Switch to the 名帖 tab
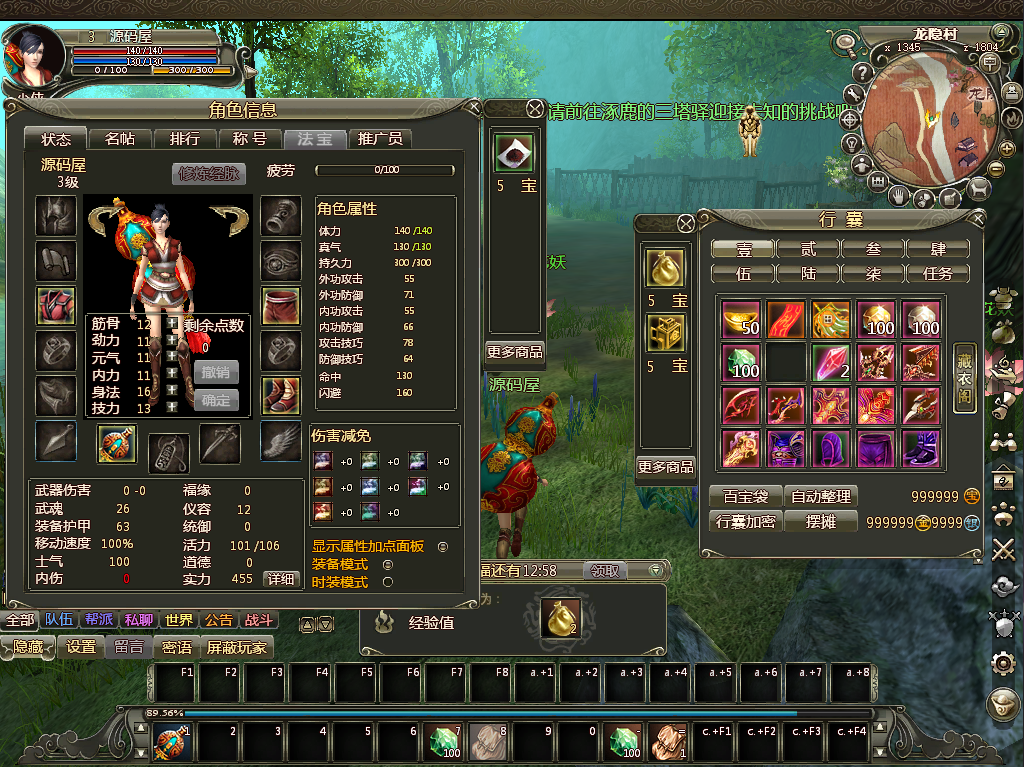This screenshot has height=767, width=1024. (120, 139)
